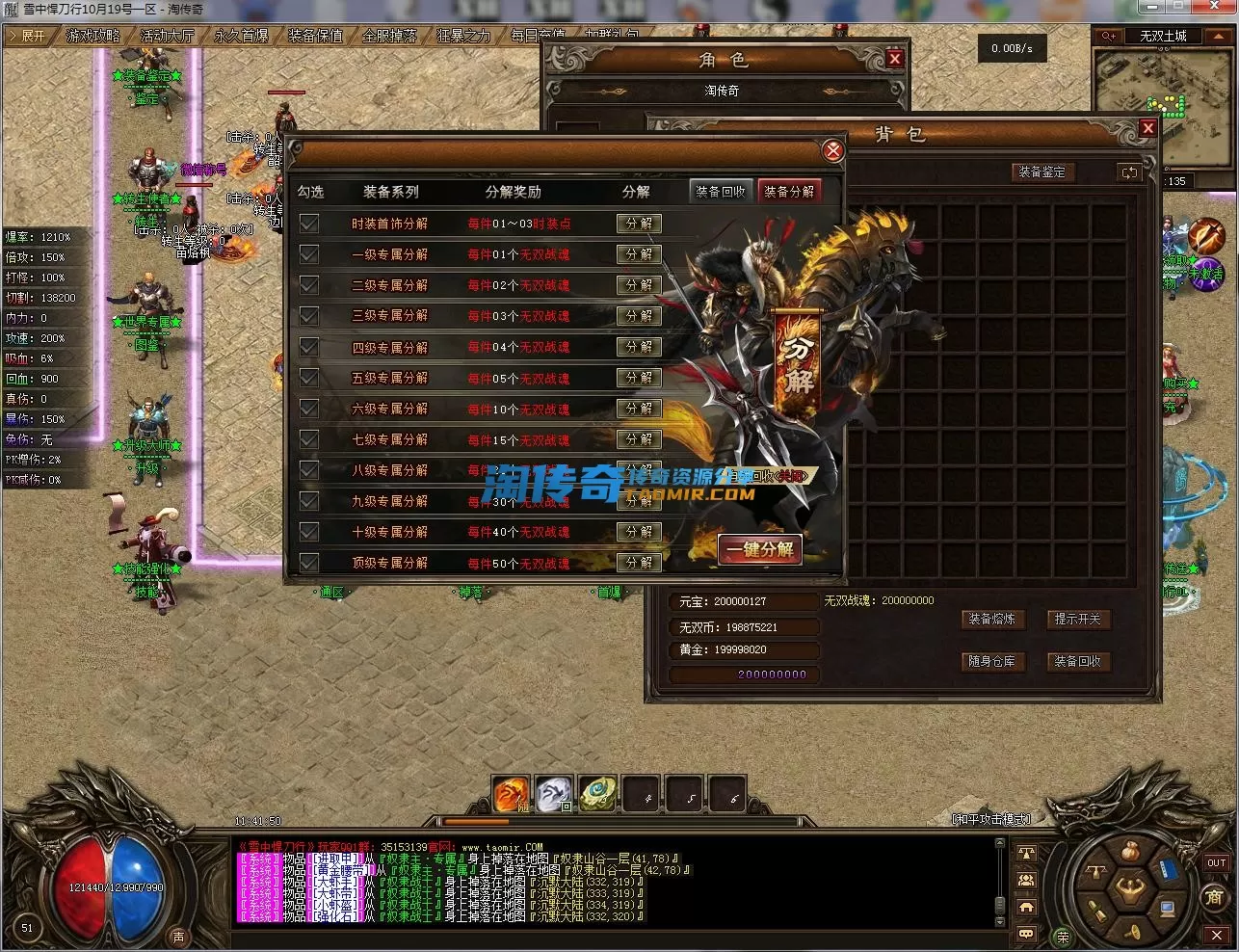Expand the top menu with 展开
Screen dimensions: 1239x952
29,36
